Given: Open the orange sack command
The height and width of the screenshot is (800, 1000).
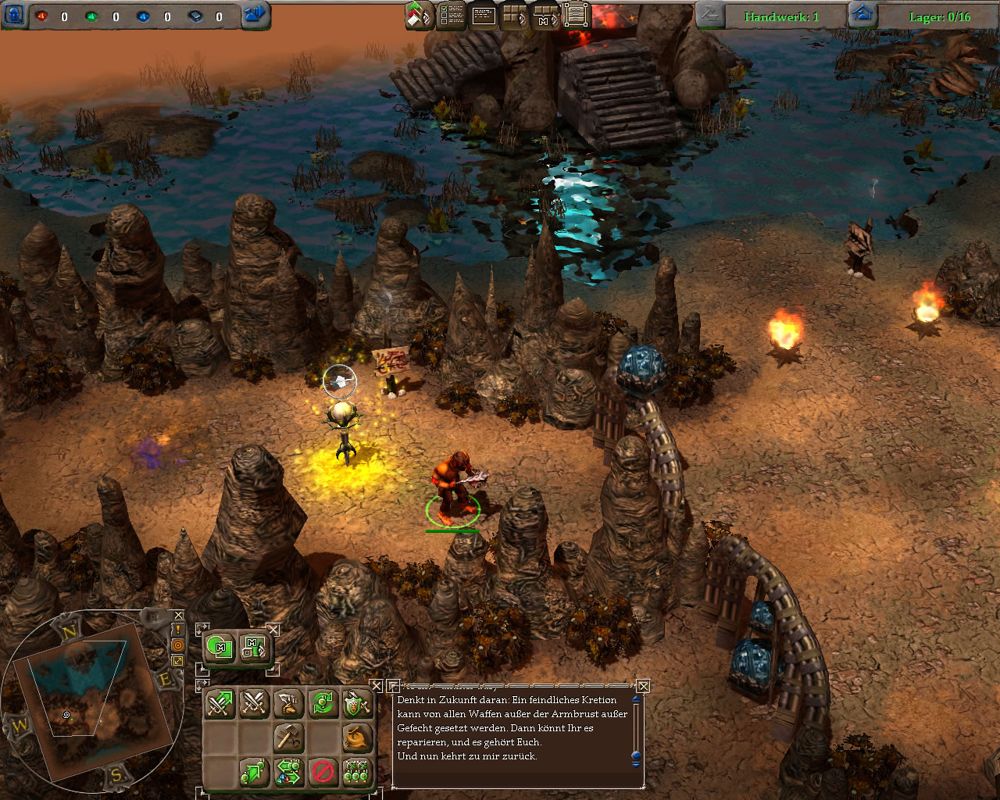Looking at the screenshot, I should (356, 738).
